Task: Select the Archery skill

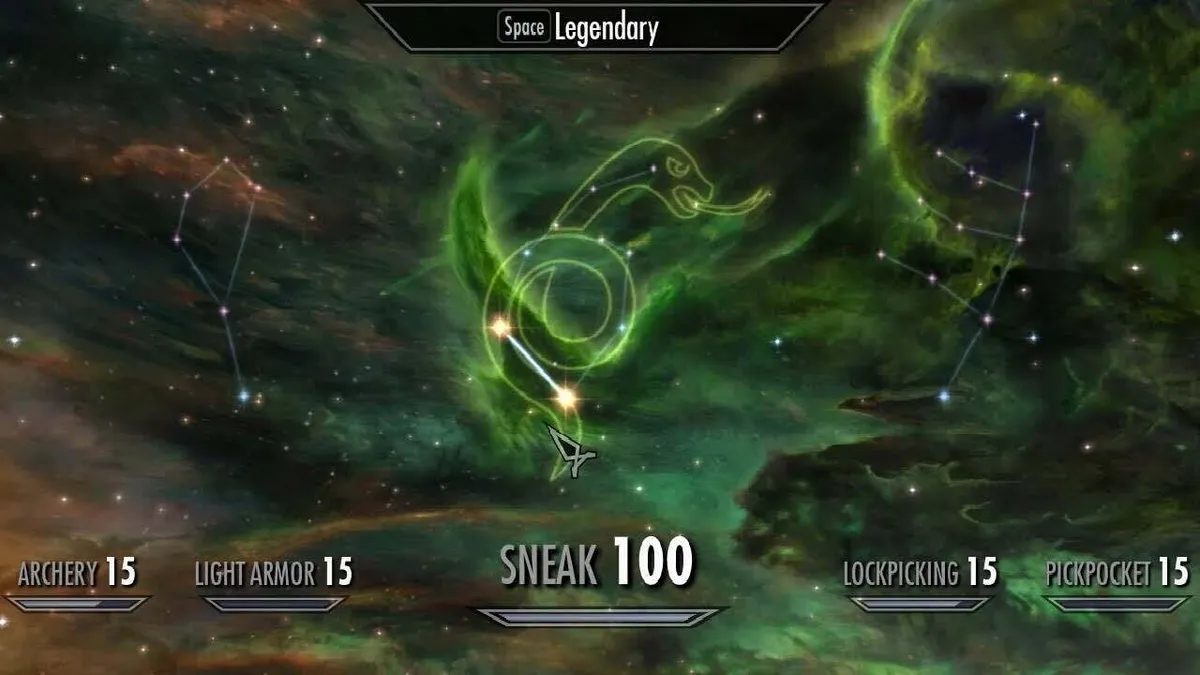Action: [78, 573]
